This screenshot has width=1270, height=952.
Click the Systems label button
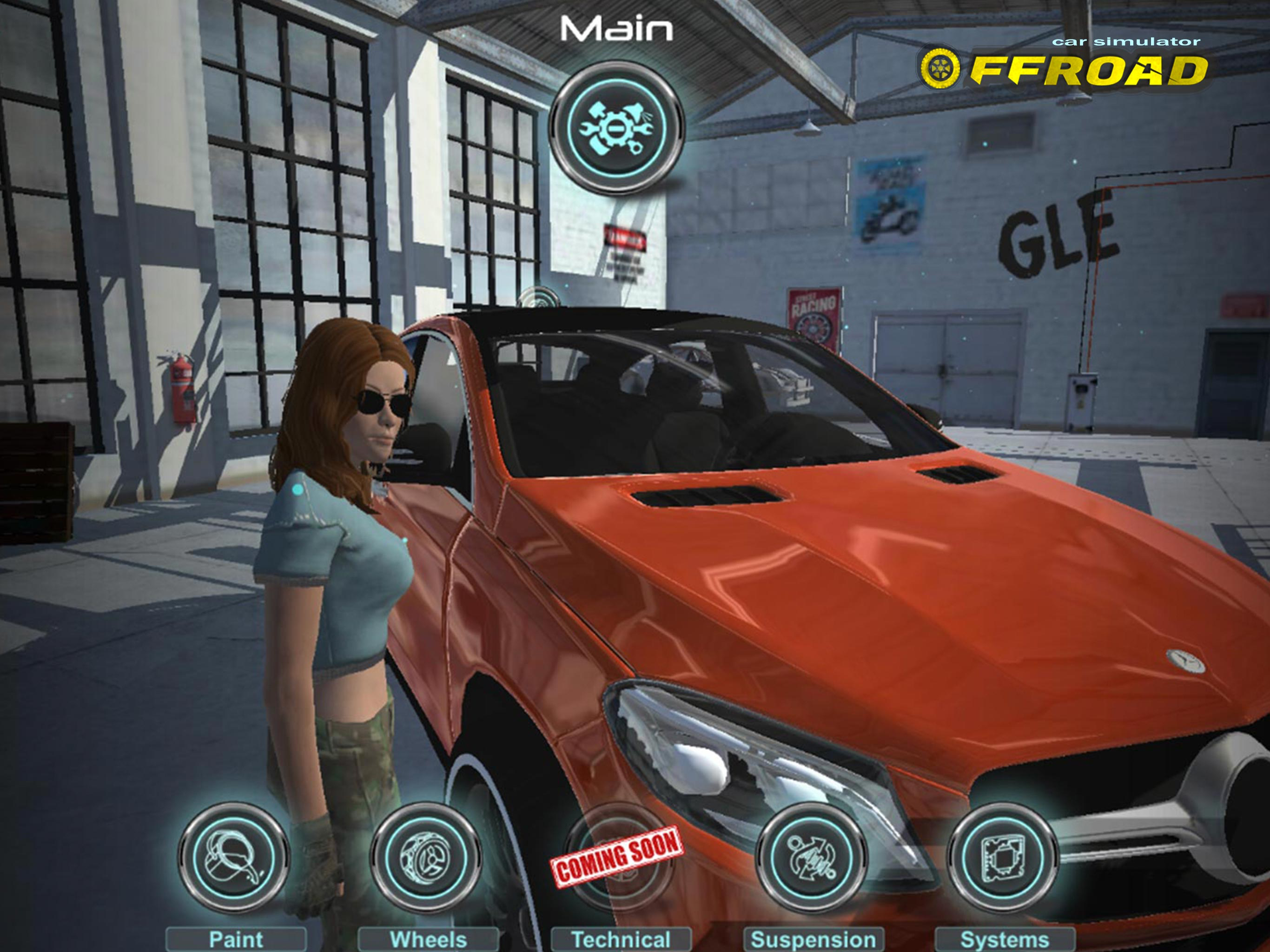[1005, 939]
